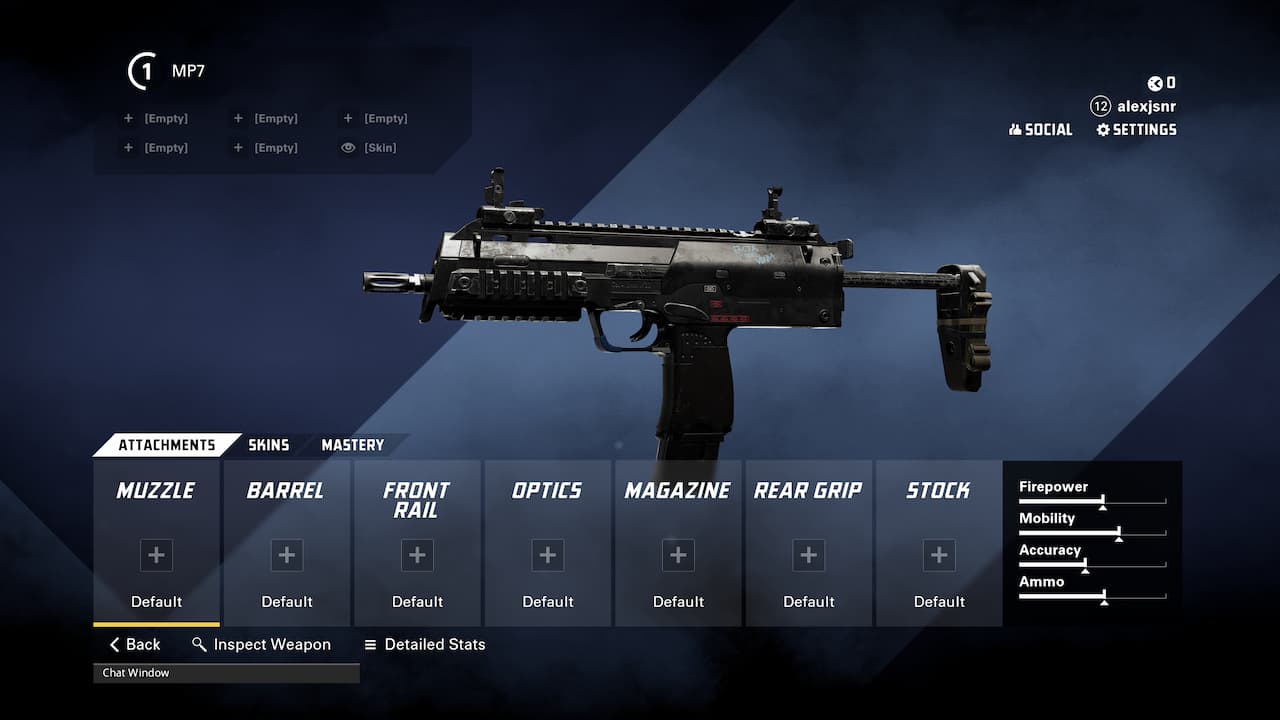
Task: Click Inspect Weapon
Action: [261, 645]
